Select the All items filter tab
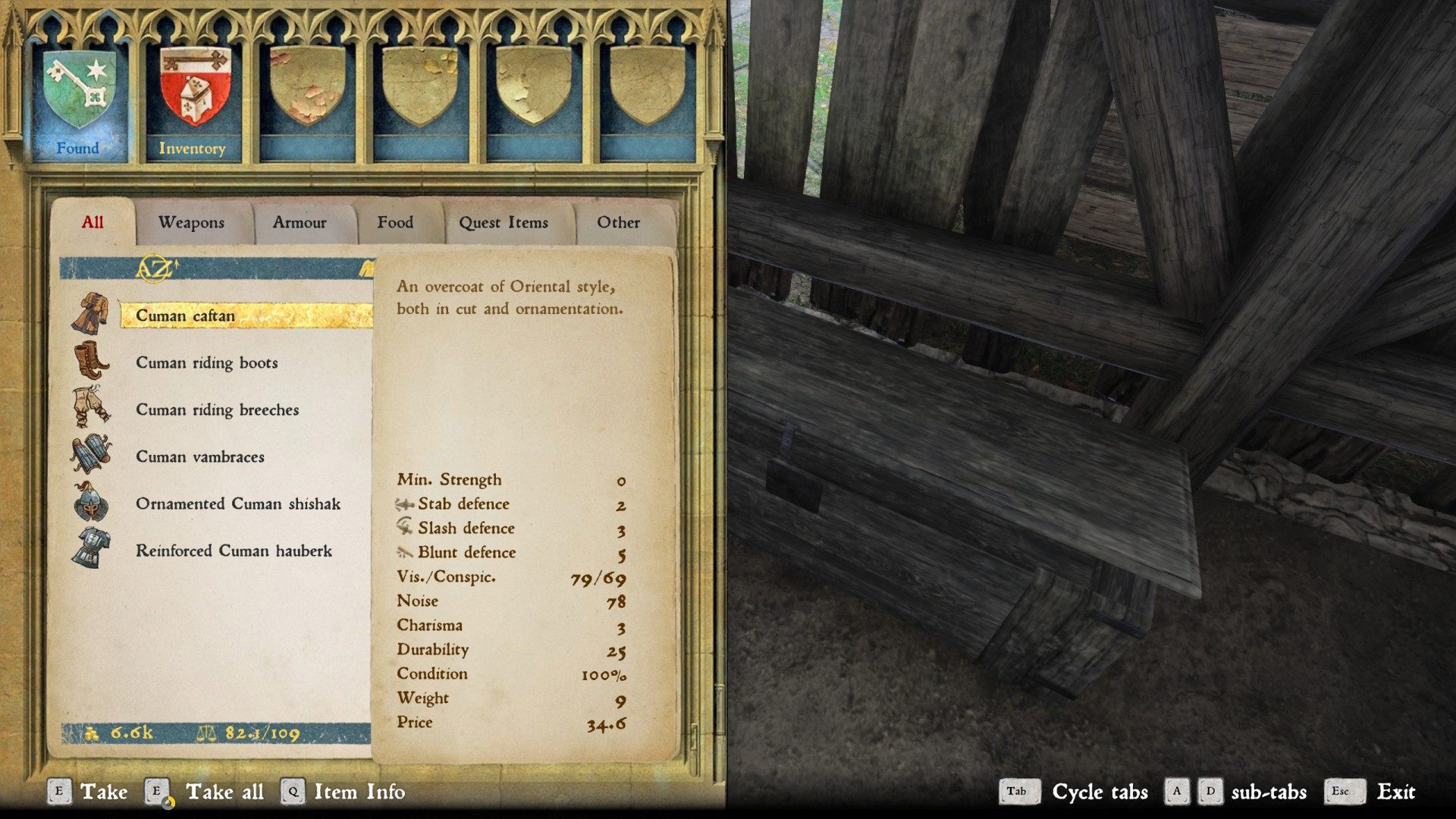The width and height of the screenshot is (1456, 819). tap(93, 222)
